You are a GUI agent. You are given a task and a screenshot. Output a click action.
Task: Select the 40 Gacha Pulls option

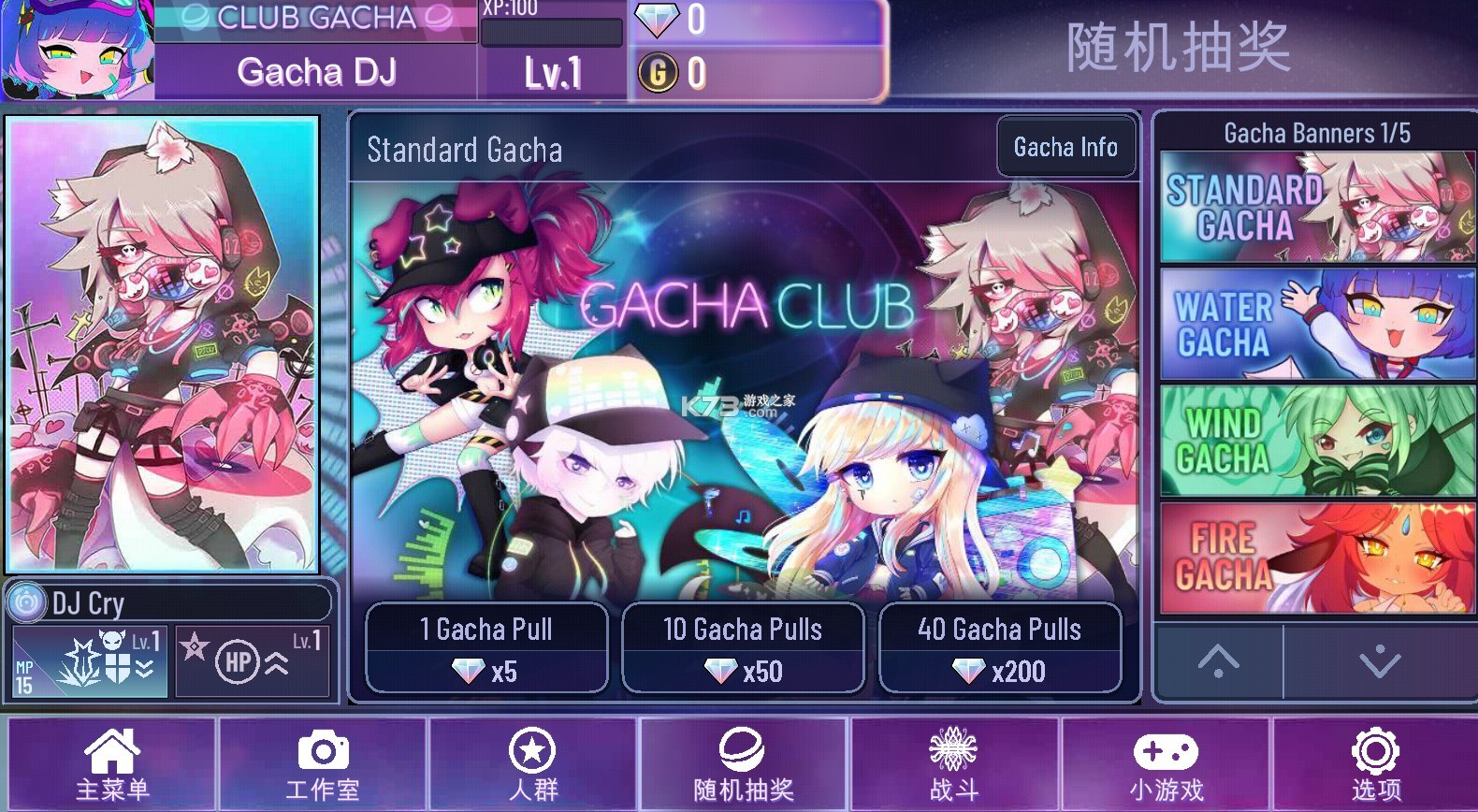[x=1000, y=647]
